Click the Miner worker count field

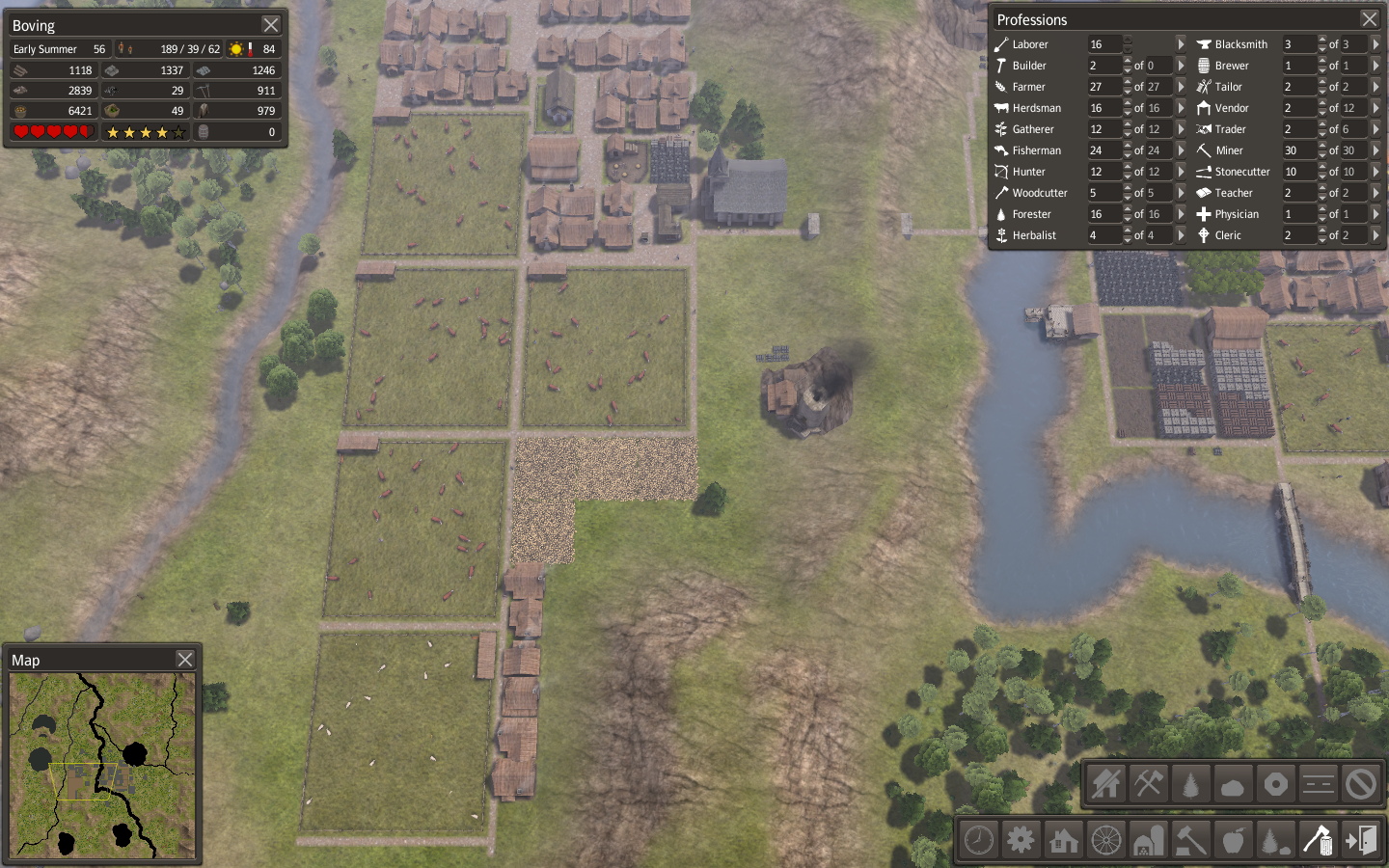tap(1297, 150)
